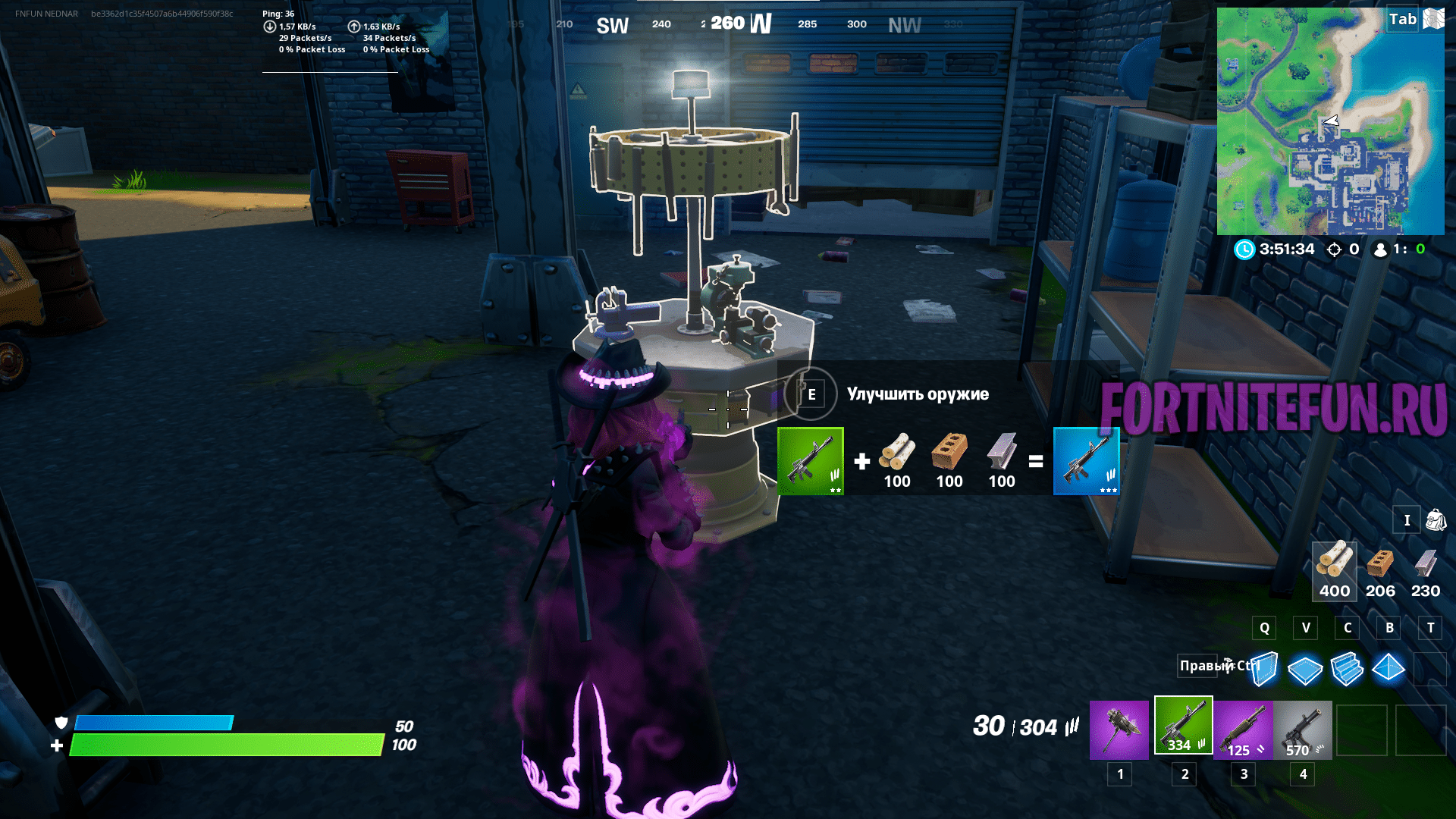The height and width of the screenshot is (819, 1456).
Task: Equip the purple shotgun with 125 ammo
Action: tap(1243, 730)
